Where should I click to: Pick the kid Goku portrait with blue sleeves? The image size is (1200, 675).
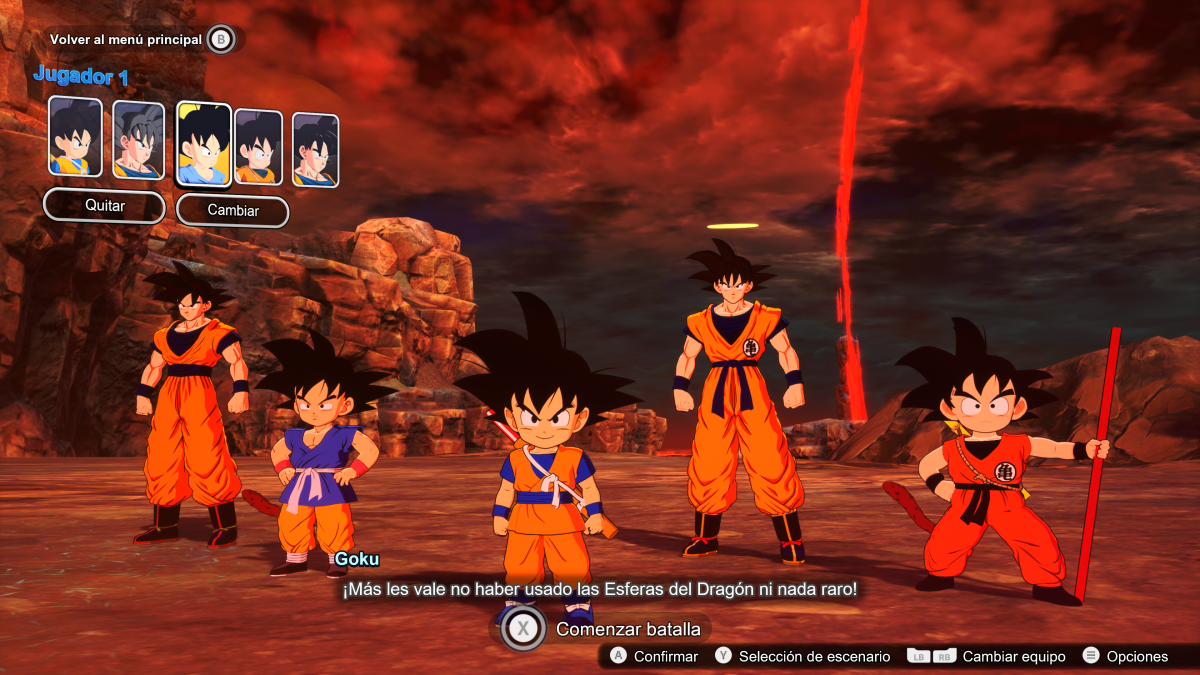[76, 136]
